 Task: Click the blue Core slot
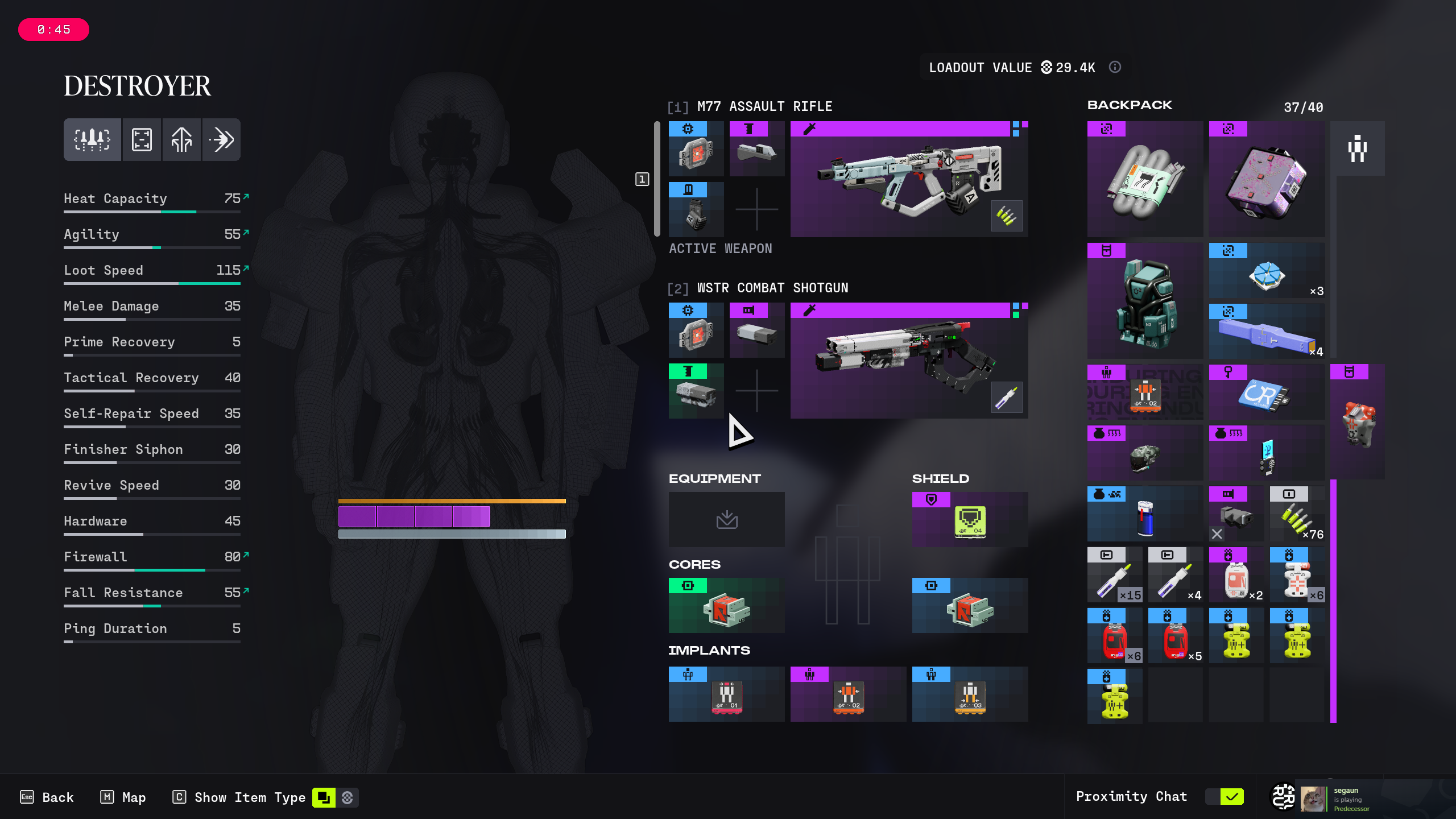pyautogui.click(x=970, y=605)
